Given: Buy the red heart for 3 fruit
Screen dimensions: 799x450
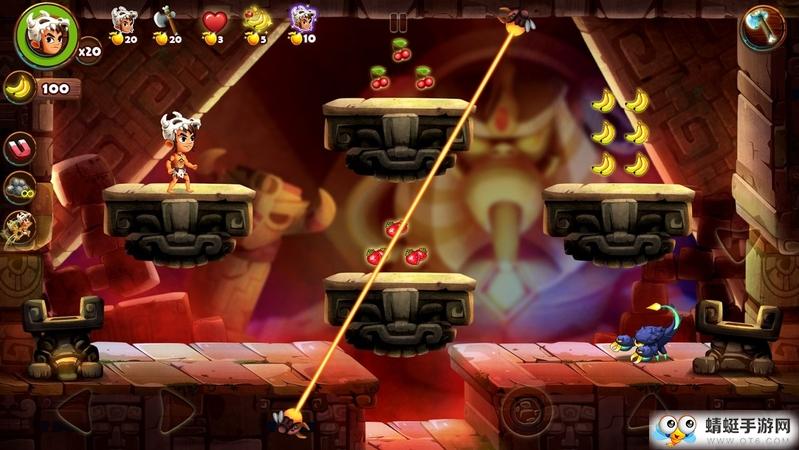Looking at the screenshot, I should [213, 22].
